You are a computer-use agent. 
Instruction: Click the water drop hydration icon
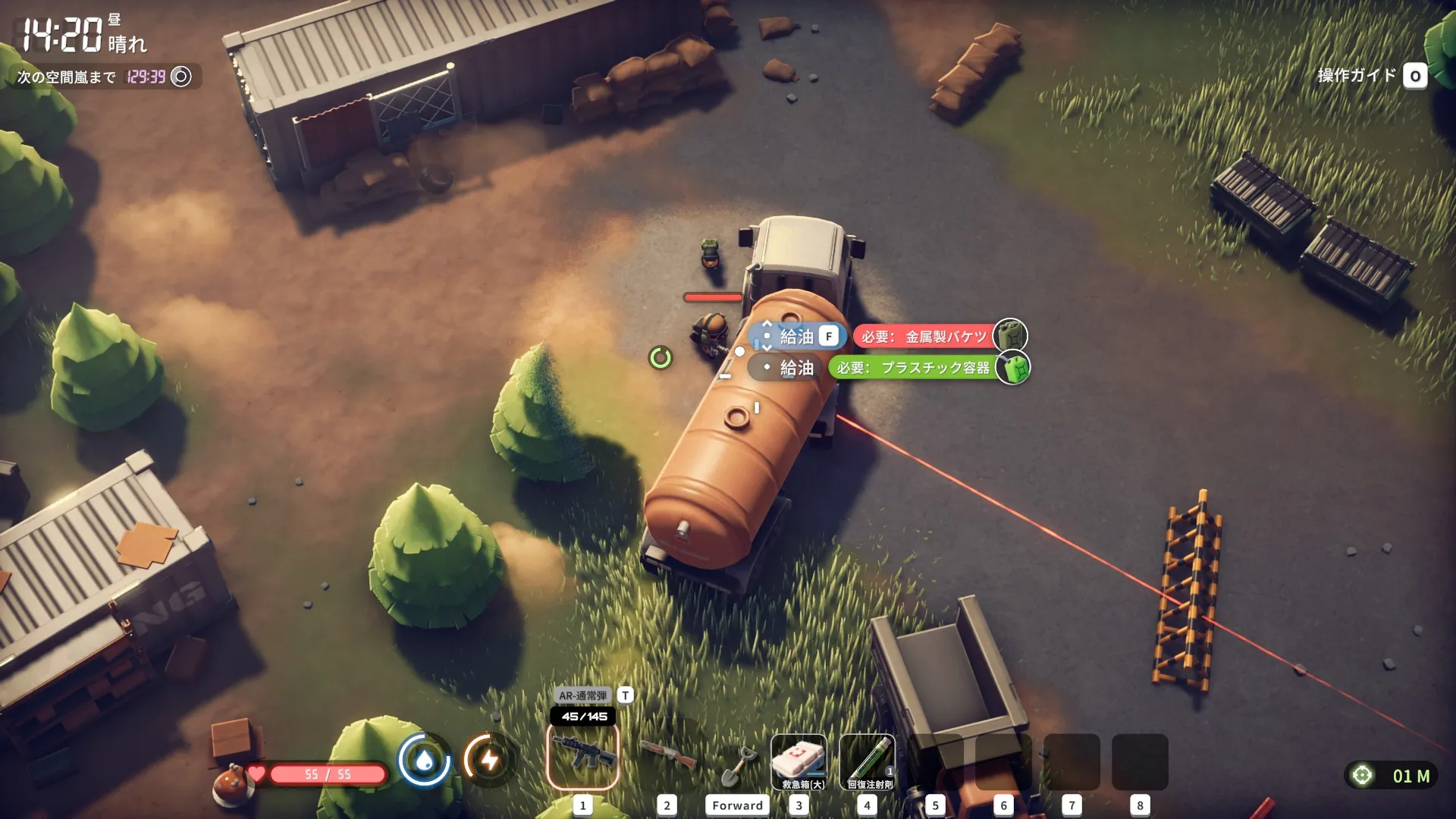425,759
